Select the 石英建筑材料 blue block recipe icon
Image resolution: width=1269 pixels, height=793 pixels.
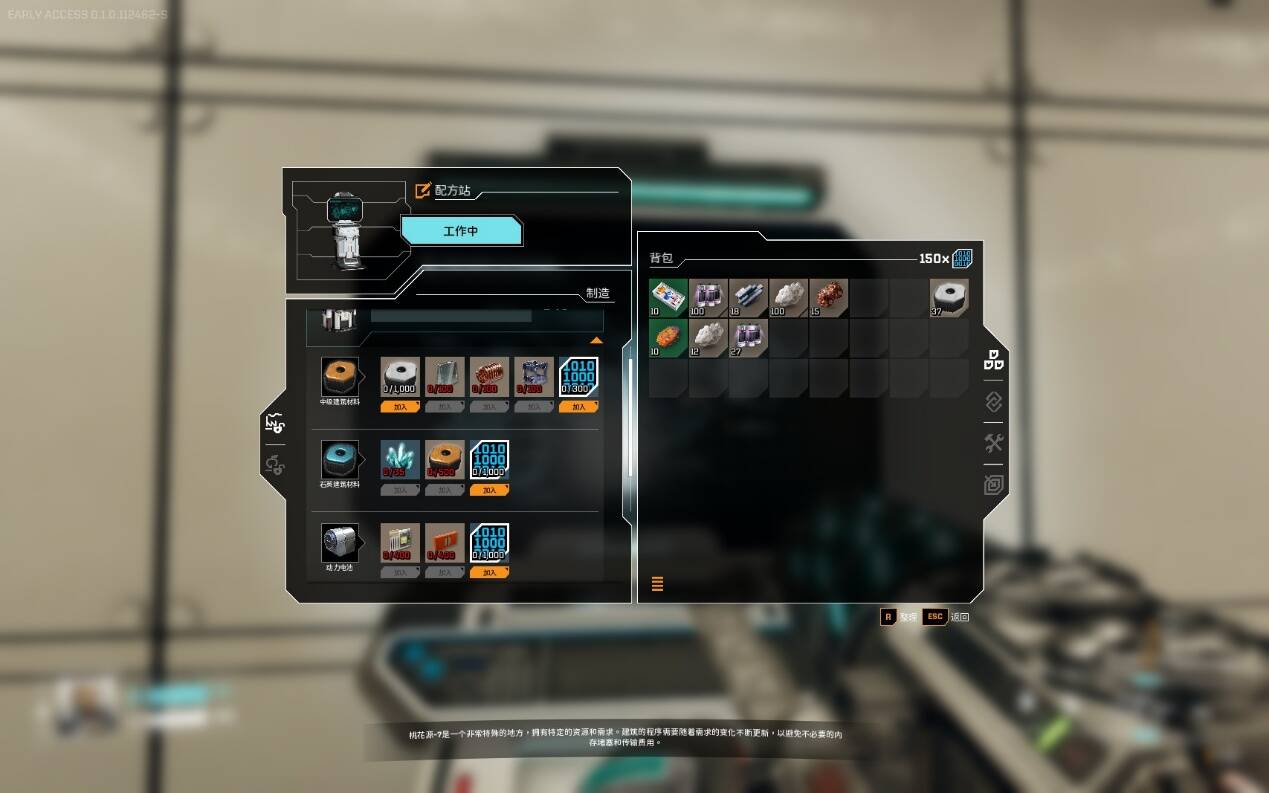[x=340, y=460]
